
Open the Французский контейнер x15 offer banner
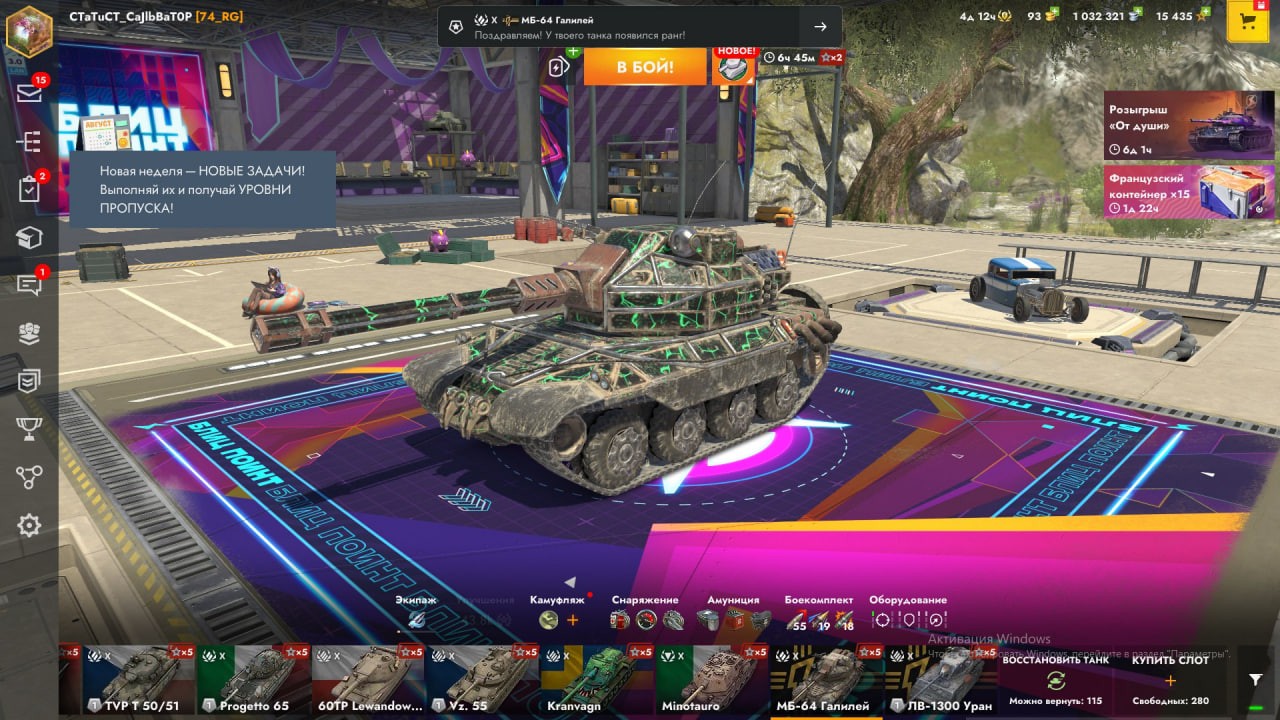click(1189, 192)
